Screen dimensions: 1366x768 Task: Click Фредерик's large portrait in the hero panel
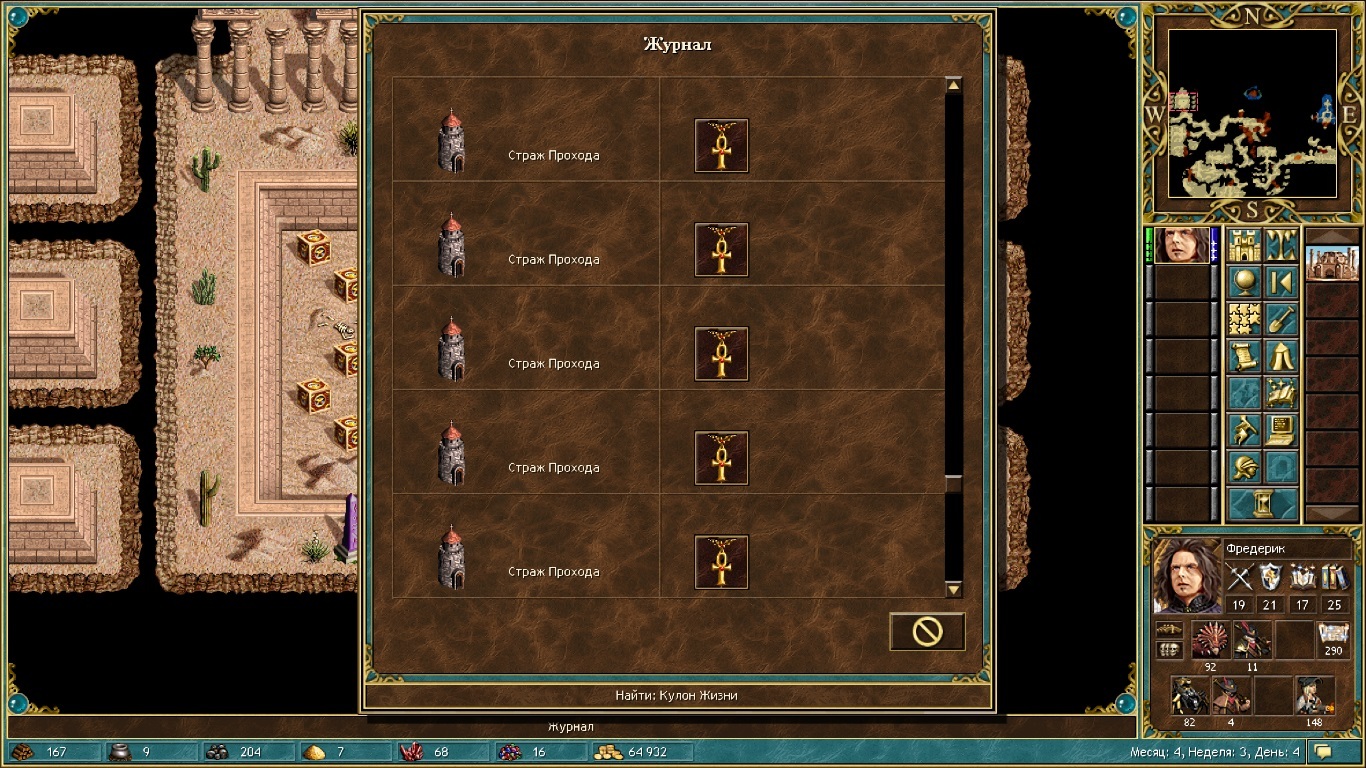(1186, 576)
